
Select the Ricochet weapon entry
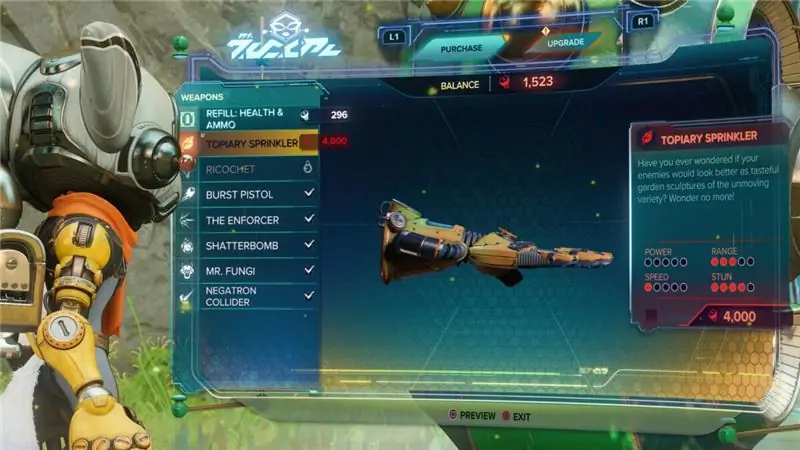[250, 168]
